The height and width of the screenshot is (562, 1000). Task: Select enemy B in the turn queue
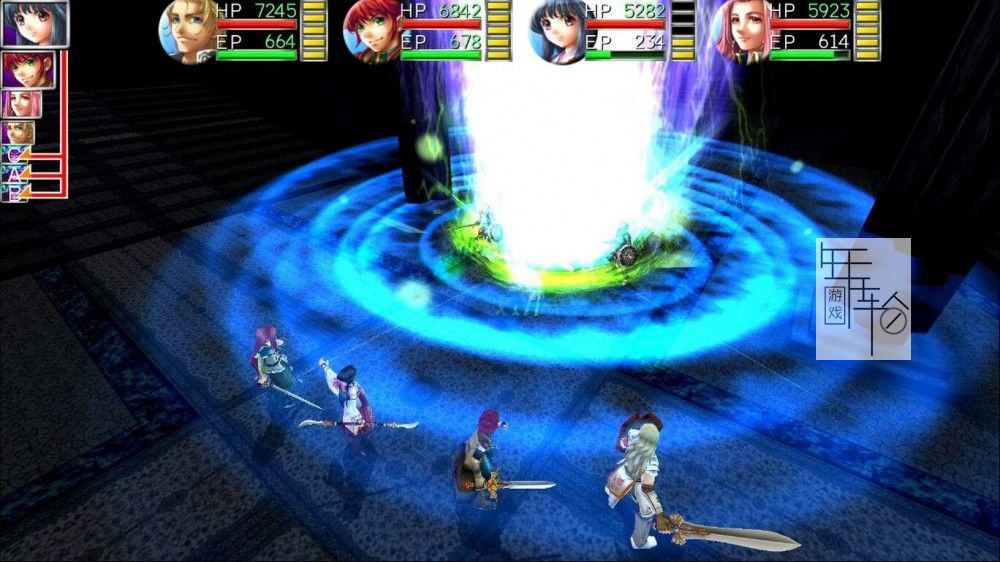pos(14,190)
